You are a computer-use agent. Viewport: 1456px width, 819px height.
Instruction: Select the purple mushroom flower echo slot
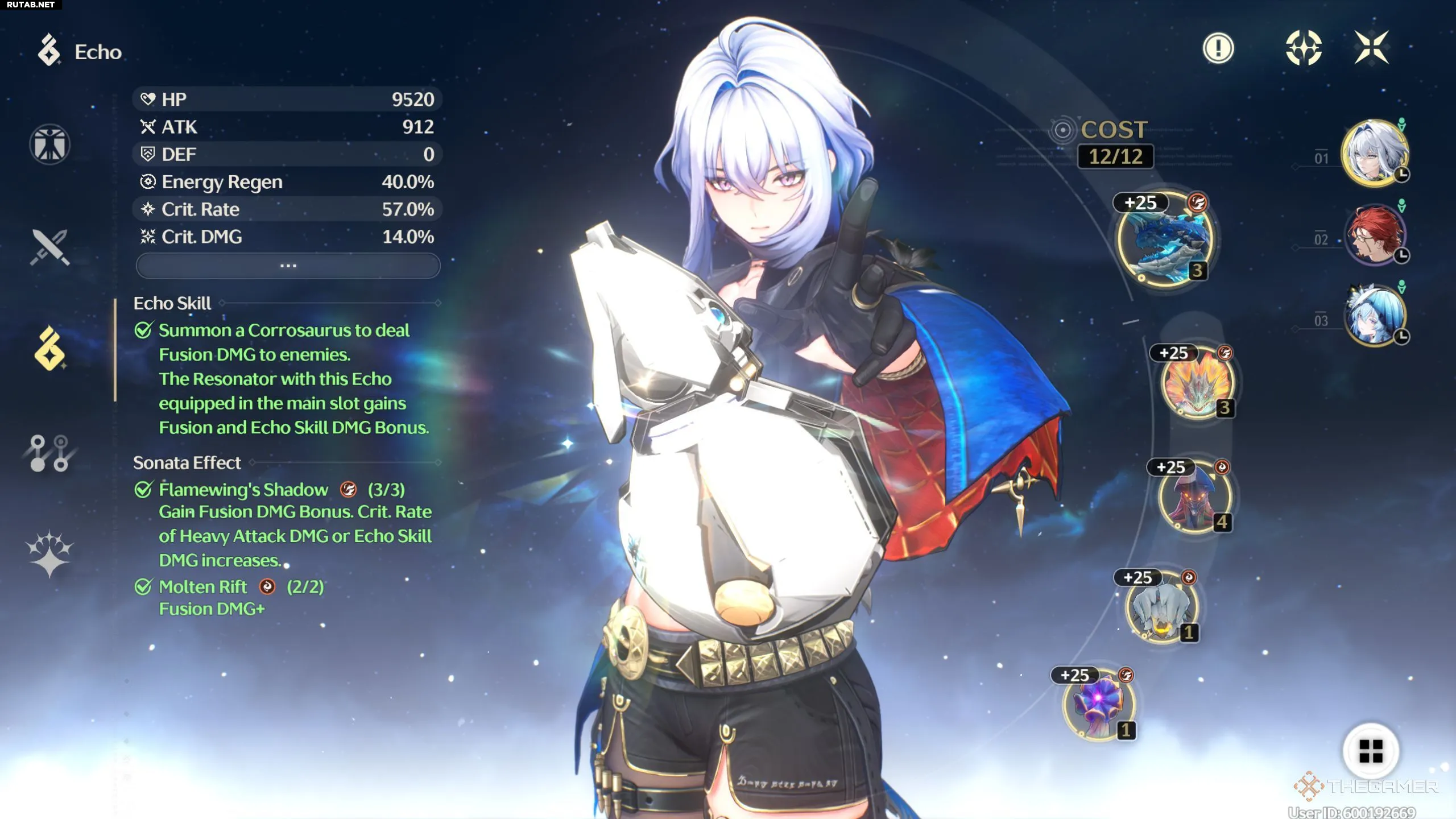(x=1099, y=705)
